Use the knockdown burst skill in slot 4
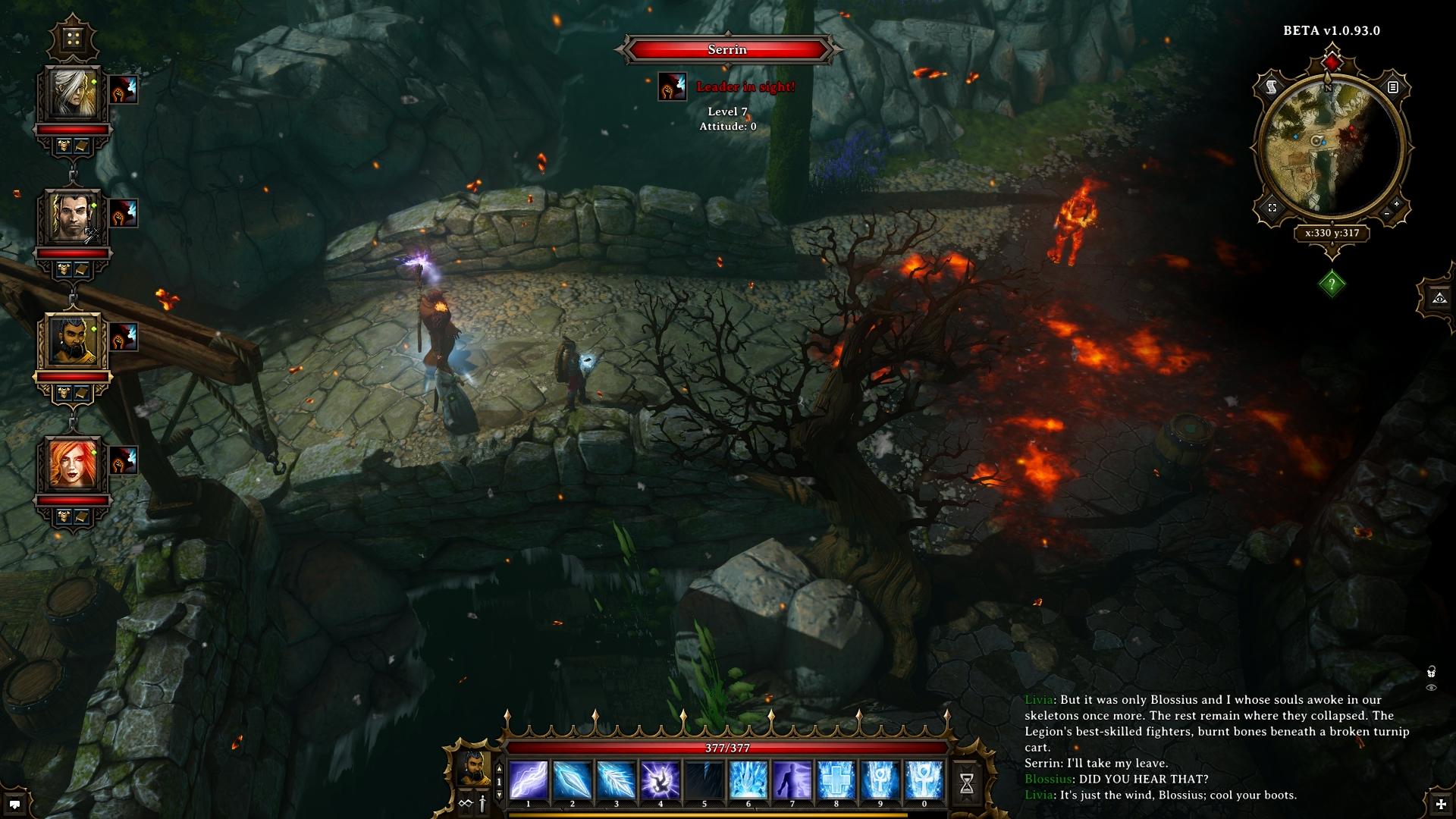Viewport: 1456px width, 819px height. tap(661, 780)
